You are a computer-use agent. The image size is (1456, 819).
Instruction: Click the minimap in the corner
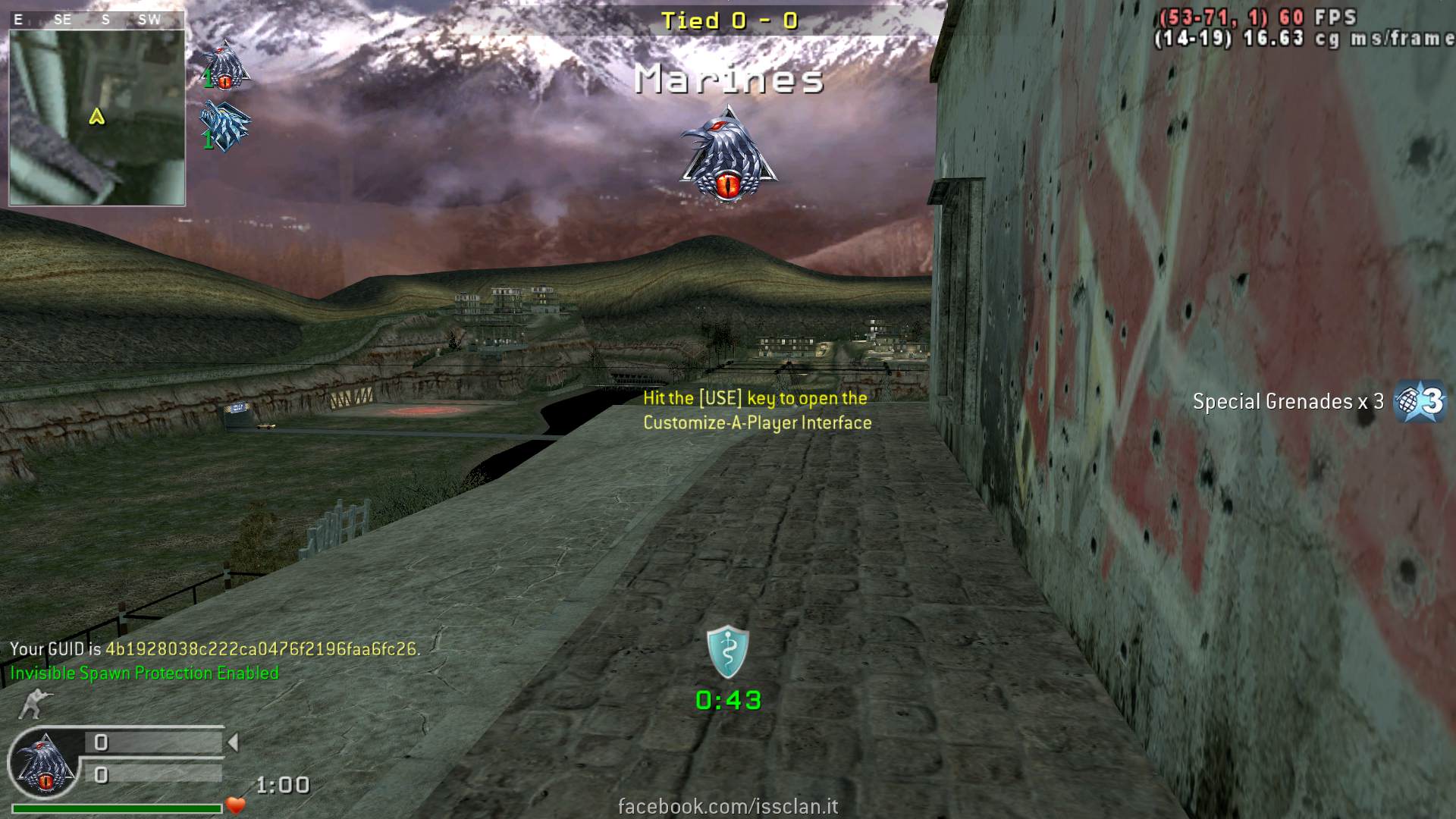[x=97, y=118]
